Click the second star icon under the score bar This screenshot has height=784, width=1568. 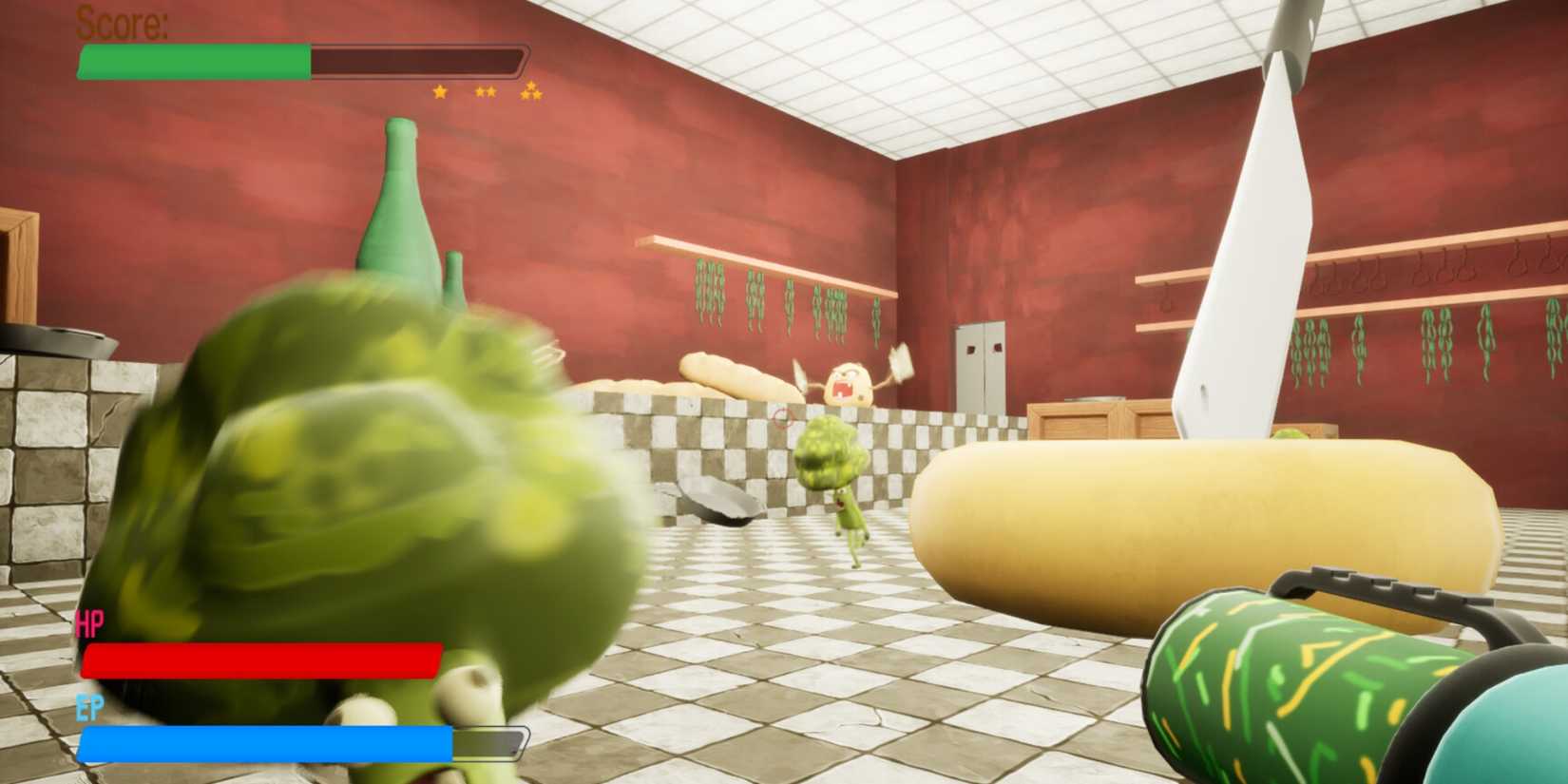point(485,91)
